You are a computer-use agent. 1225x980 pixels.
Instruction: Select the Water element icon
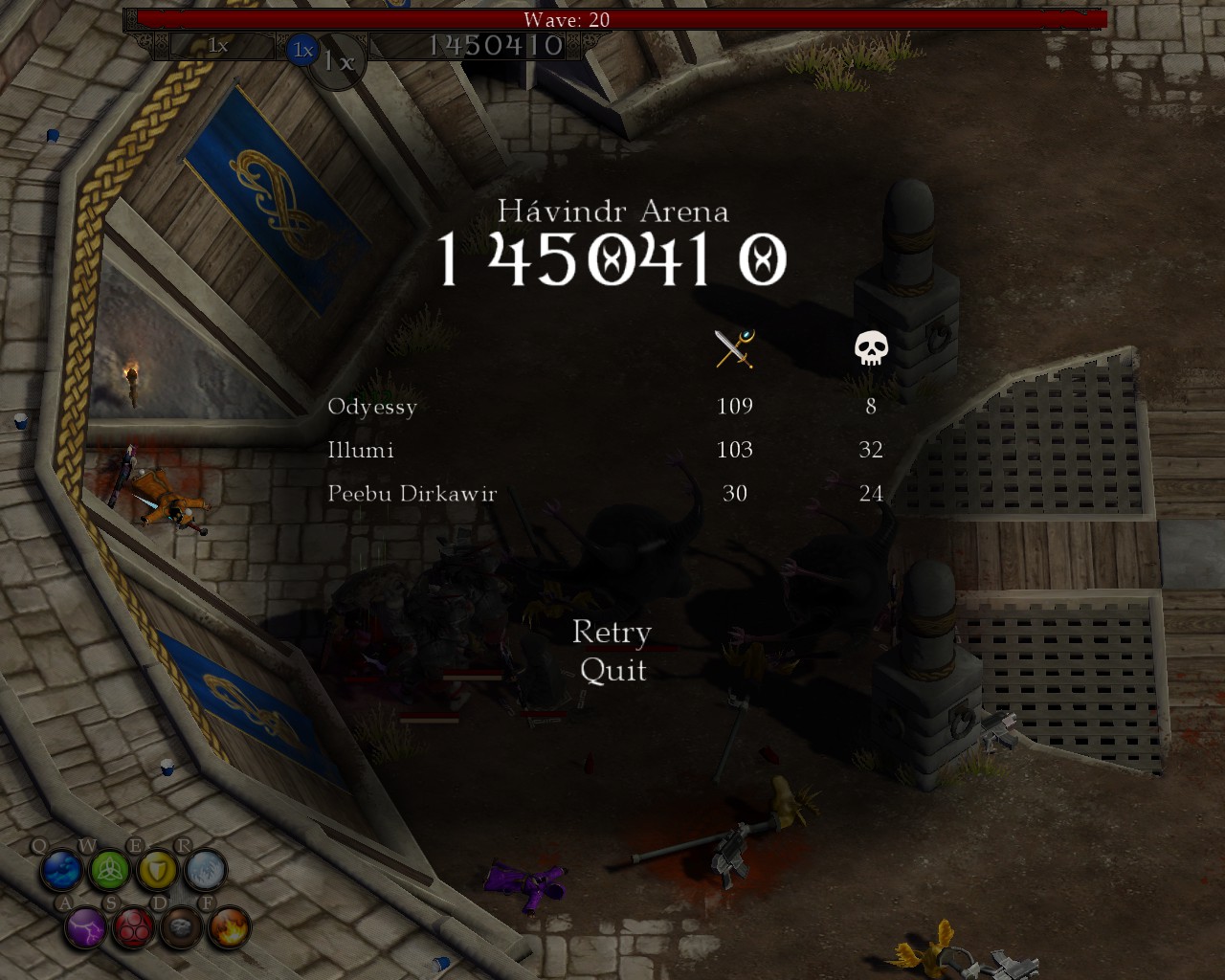(61, 869)
